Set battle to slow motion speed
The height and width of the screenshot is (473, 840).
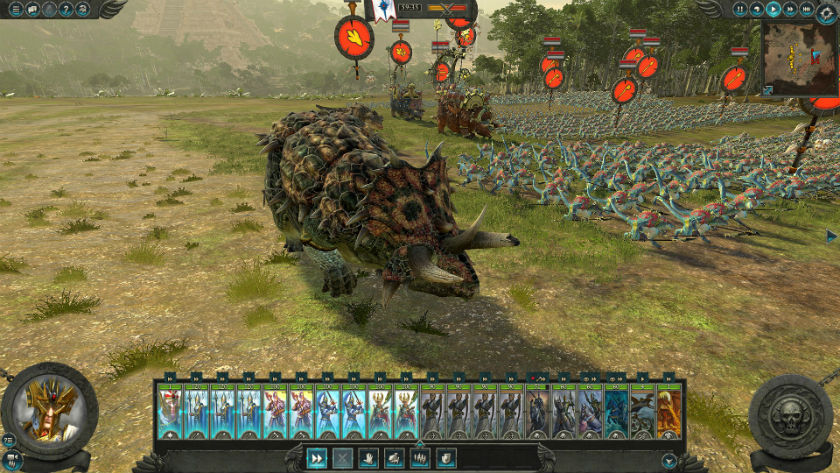click(757, 9)
